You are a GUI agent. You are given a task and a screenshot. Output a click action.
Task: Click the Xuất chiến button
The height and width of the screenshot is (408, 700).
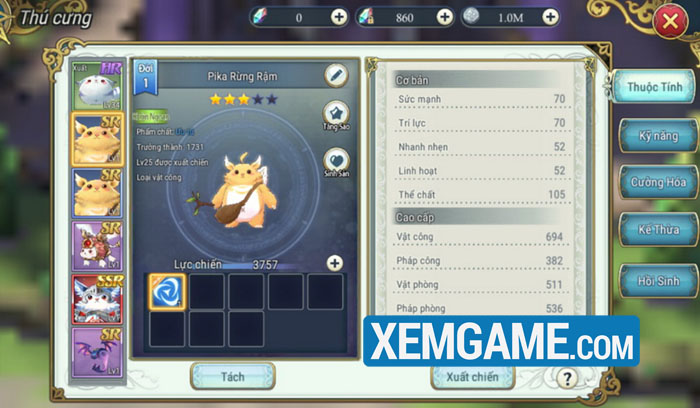[472, 377]
